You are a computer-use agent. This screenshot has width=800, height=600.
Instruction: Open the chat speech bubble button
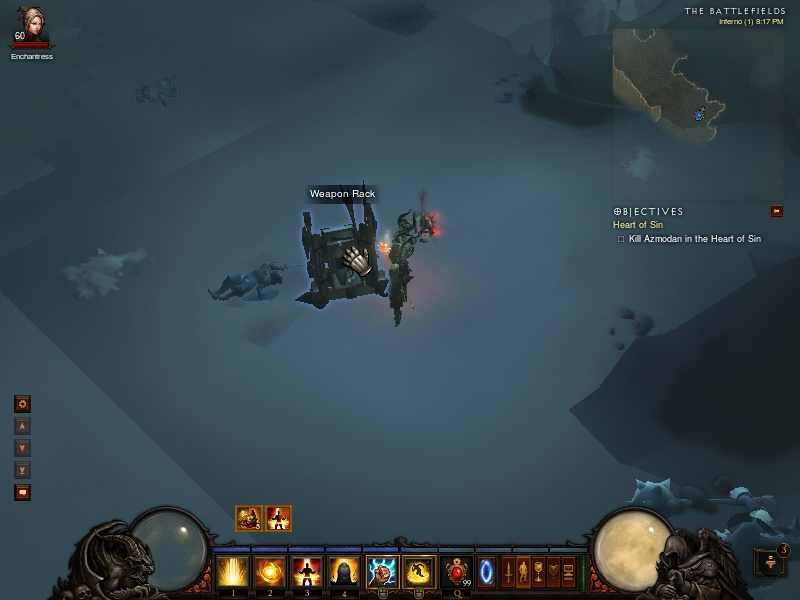pyautogui.click(x=22, y=492)
